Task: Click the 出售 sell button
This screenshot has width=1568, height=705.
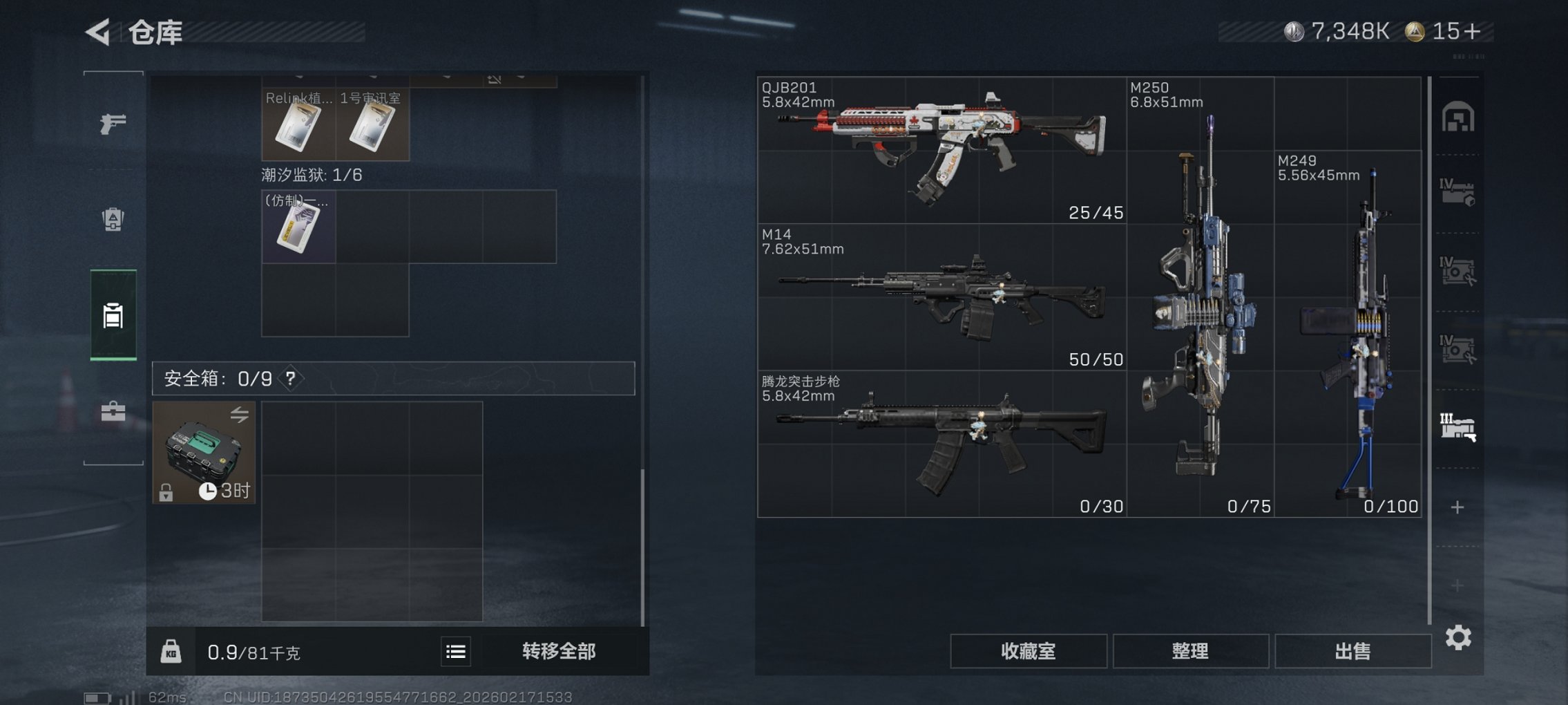Action: 1352,650
